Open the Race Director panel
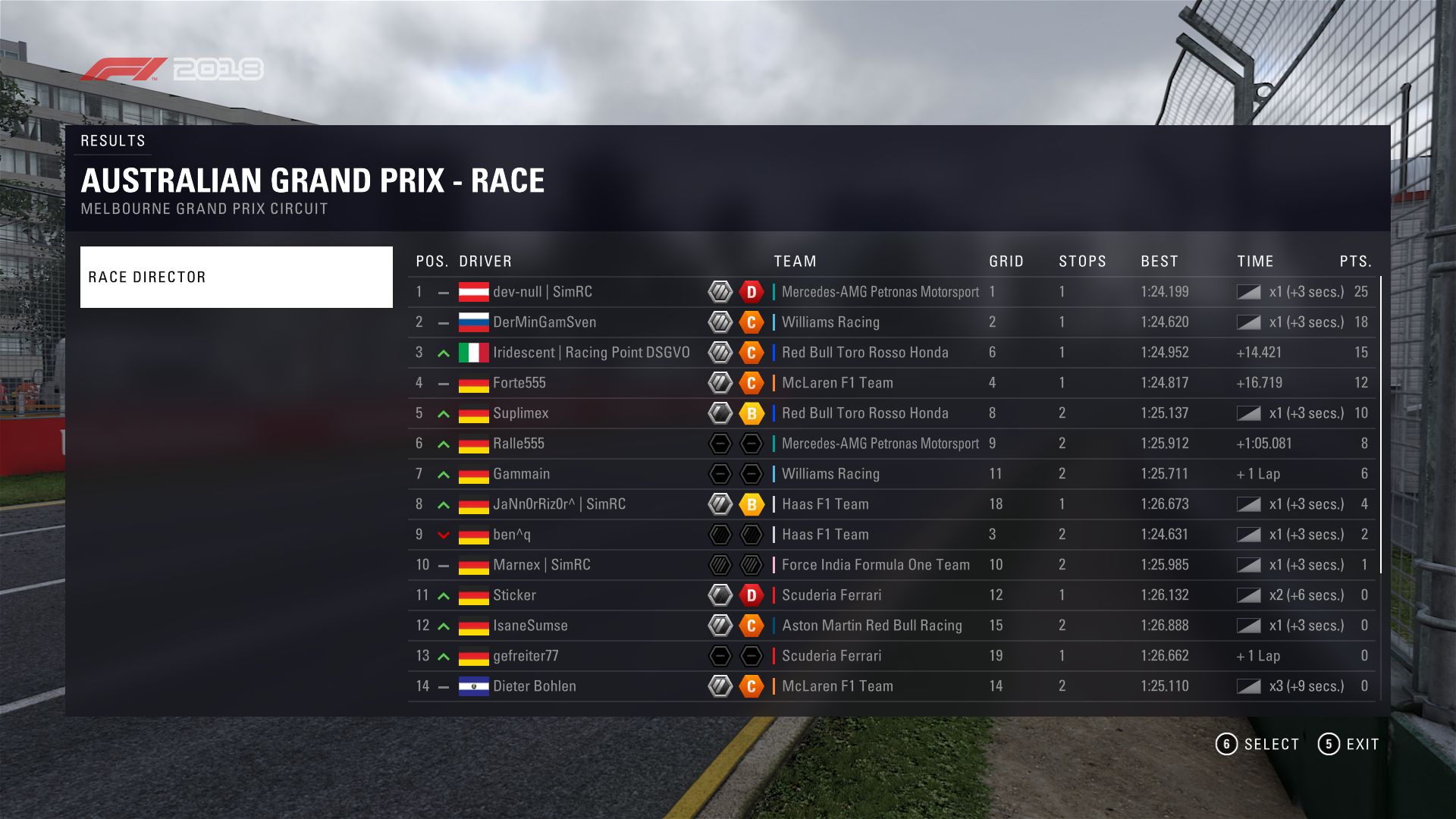The image size is (1456, 819). pos(236,277)
